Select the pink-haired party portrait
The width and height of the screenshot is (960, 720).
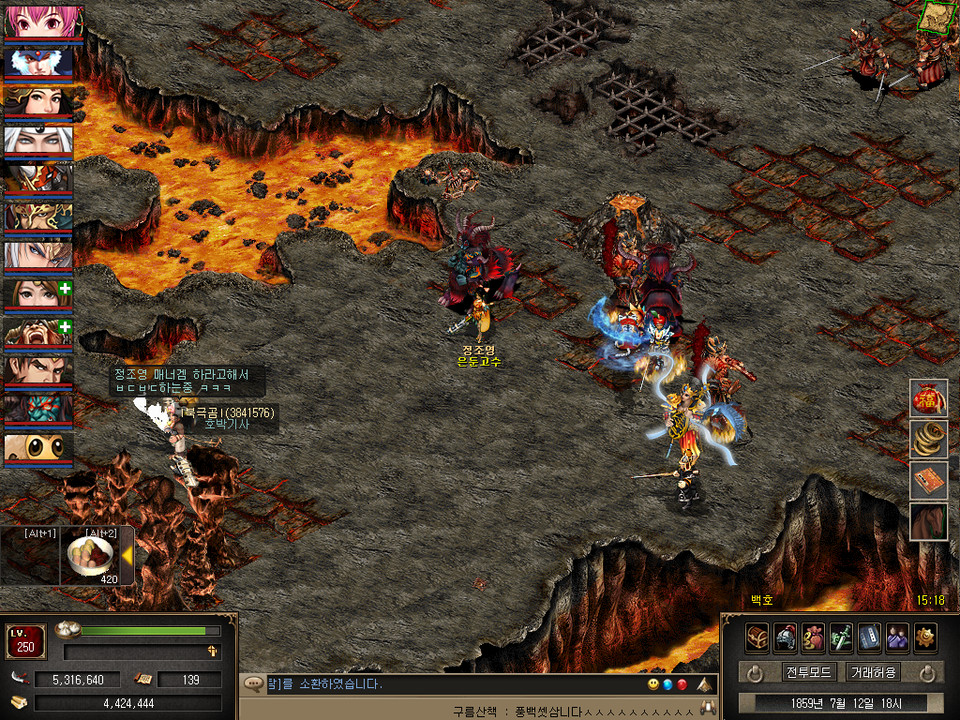point(38,21)
